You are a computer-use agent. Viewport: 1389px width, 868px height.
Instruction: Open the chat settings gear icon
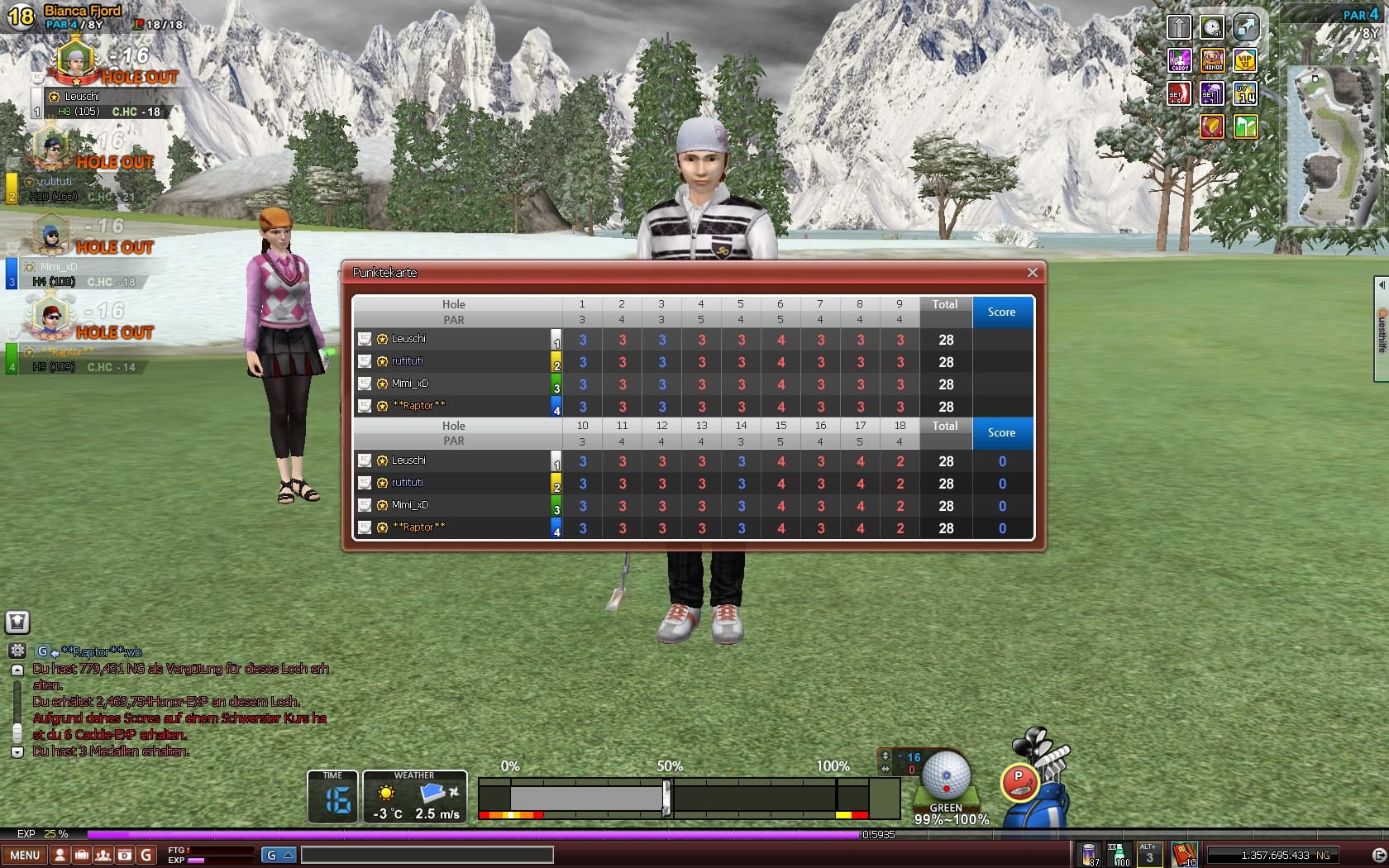17,651
